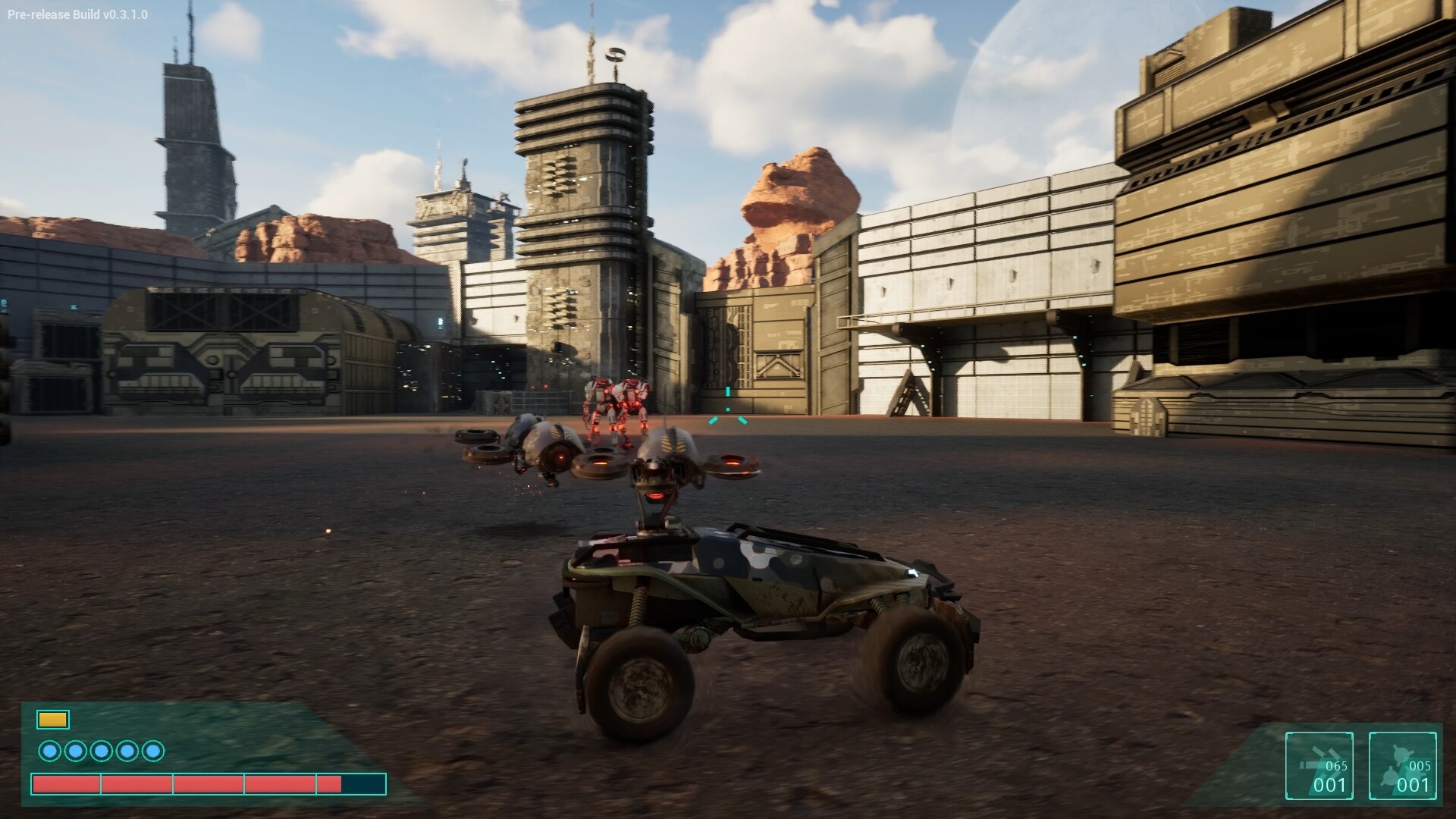1456x819 pixels.
Task: Click the last blue boost pip indicator
Action: pos(152,751)
